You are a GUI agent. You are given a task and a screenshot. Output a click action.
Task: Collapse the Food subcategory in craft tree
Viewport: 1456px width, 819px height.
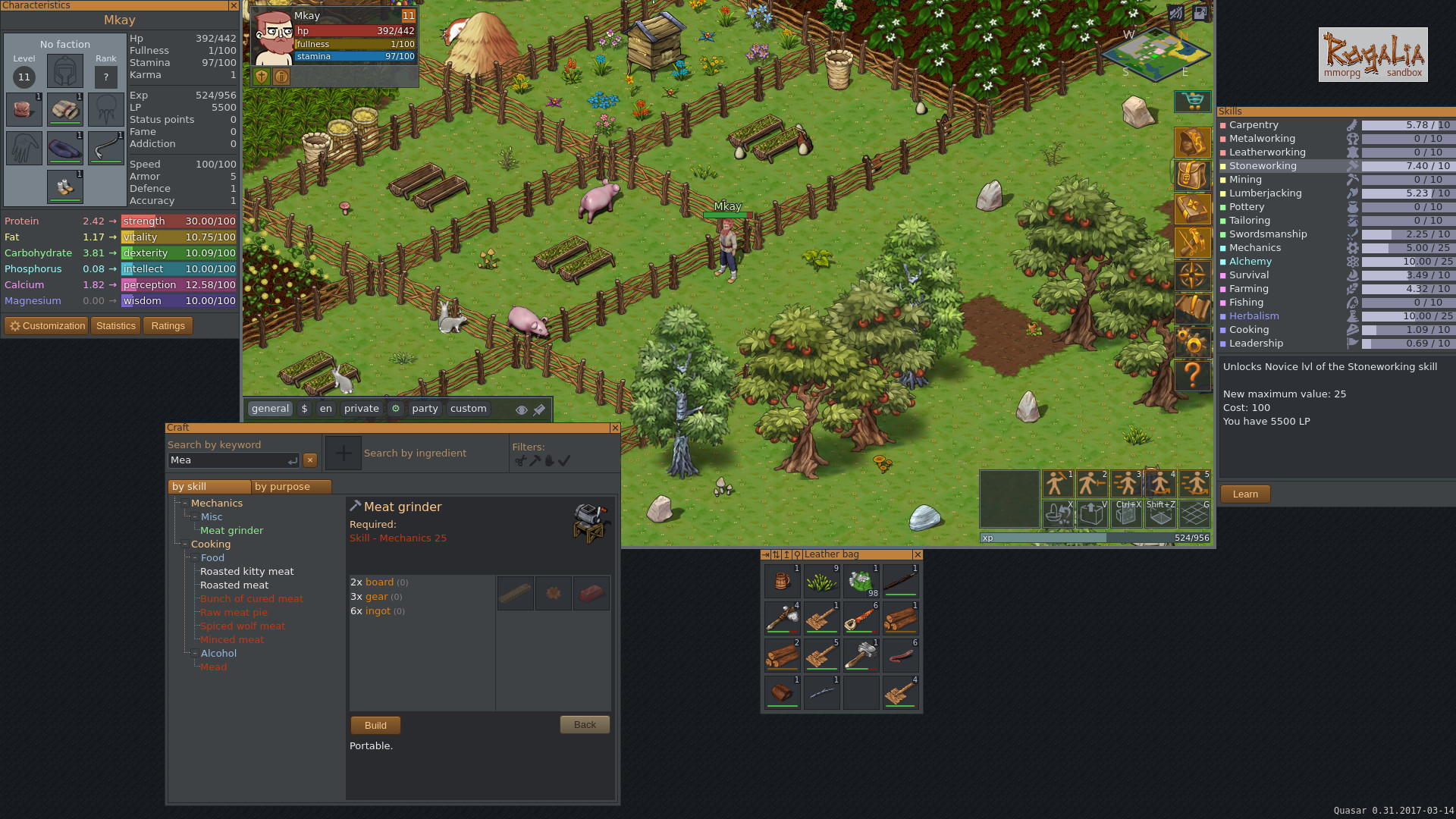click(194, 557)
